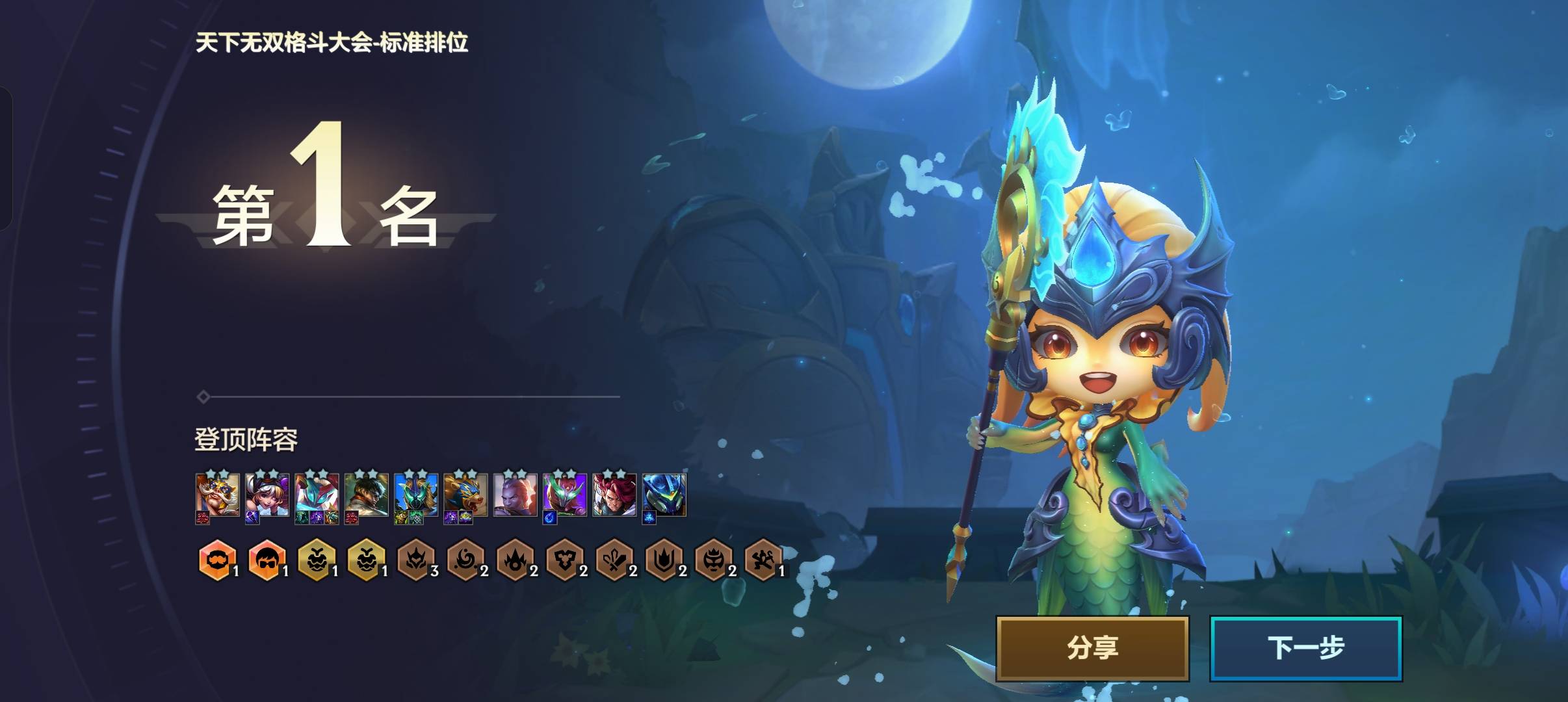View the bronze three-lobed shield trait icon
The width and height of the screenshot is (1568, 702).
(564, 559)
